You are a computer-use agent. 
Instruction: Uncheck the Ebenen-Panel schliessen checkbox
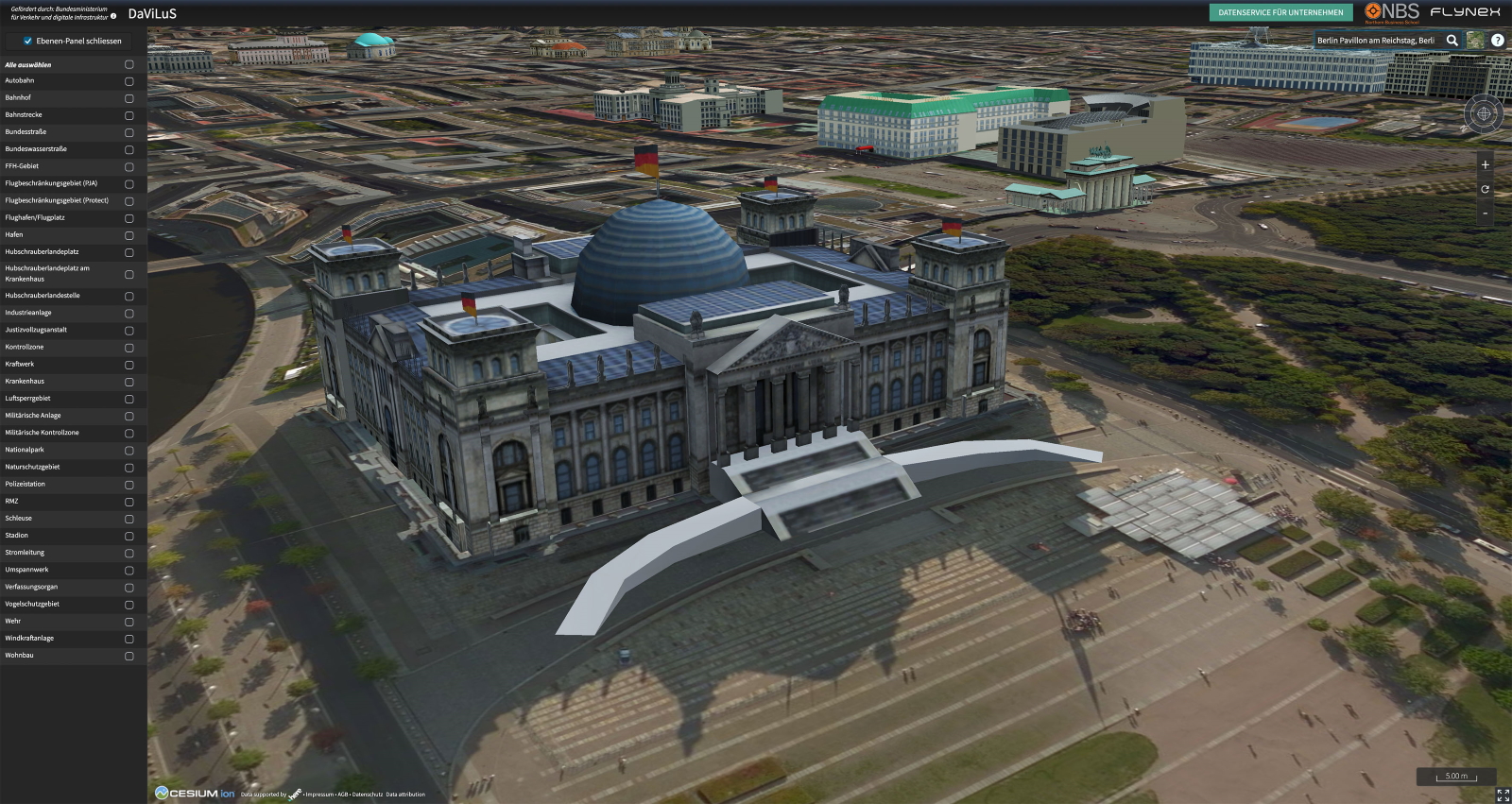click(x=28, y=42)
